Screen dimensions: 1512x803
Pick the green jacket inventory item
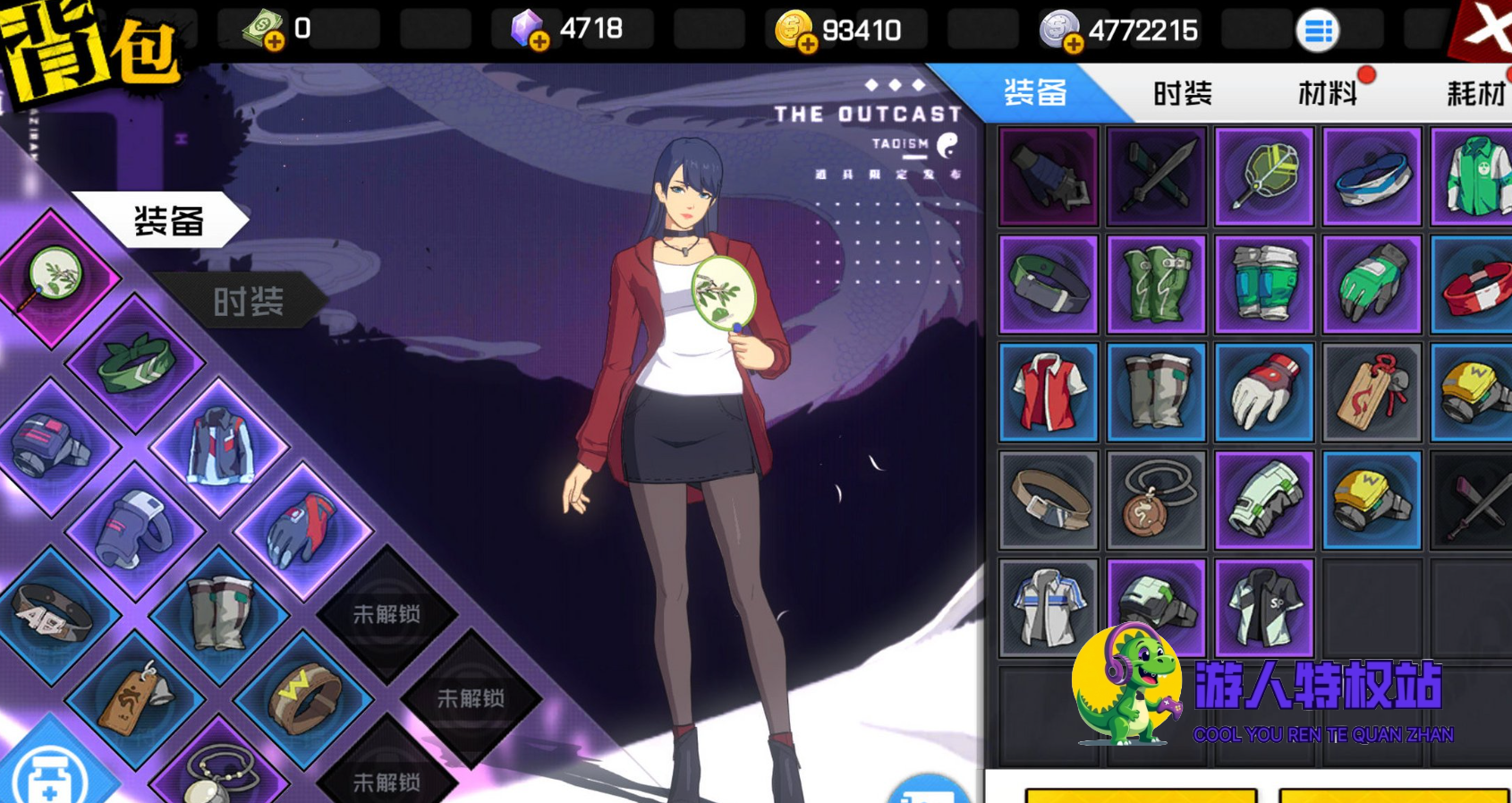(1473, 176)
